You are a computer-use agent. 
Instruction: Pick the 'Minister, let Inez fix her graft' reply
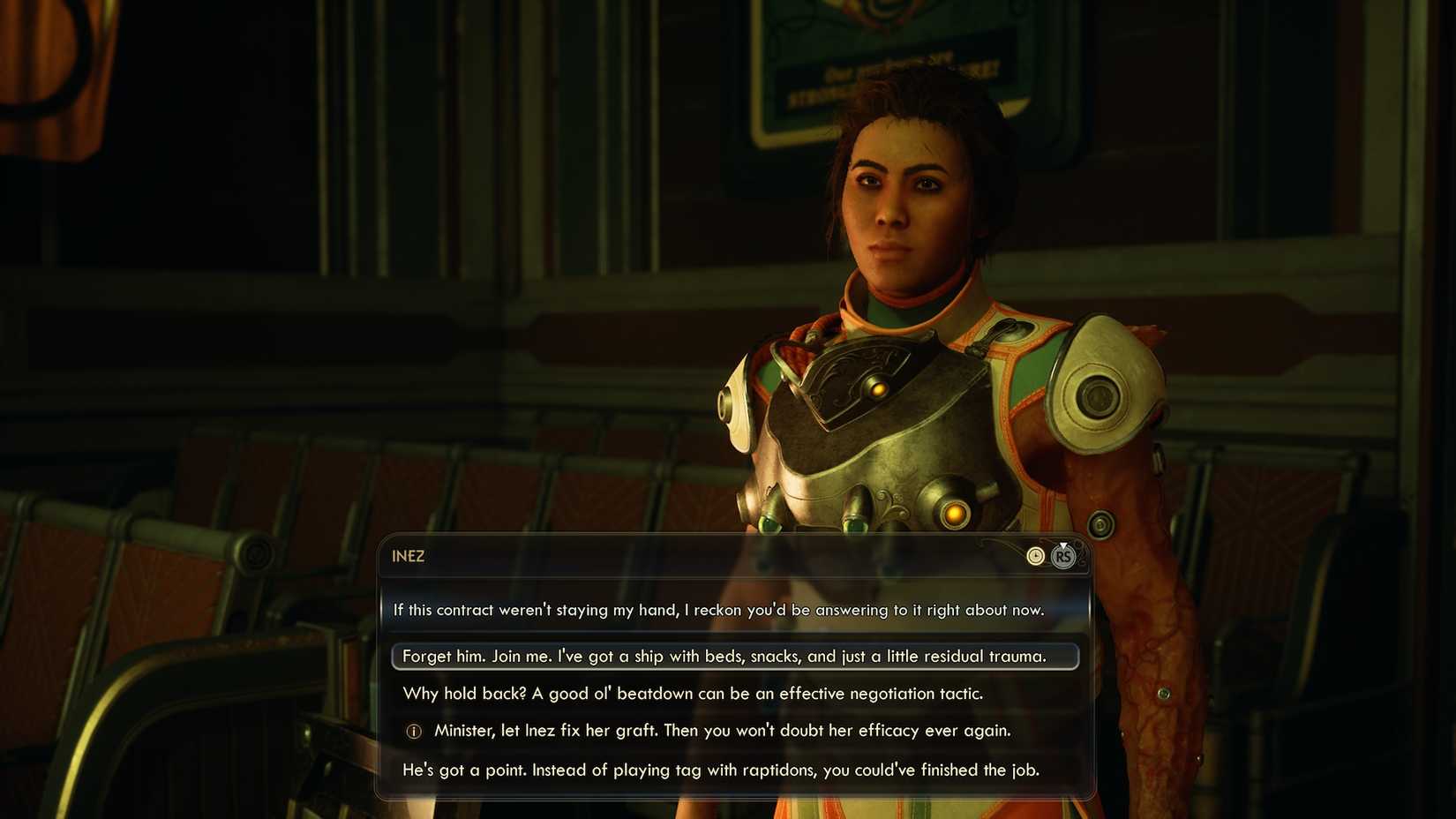tap(722, 731)
